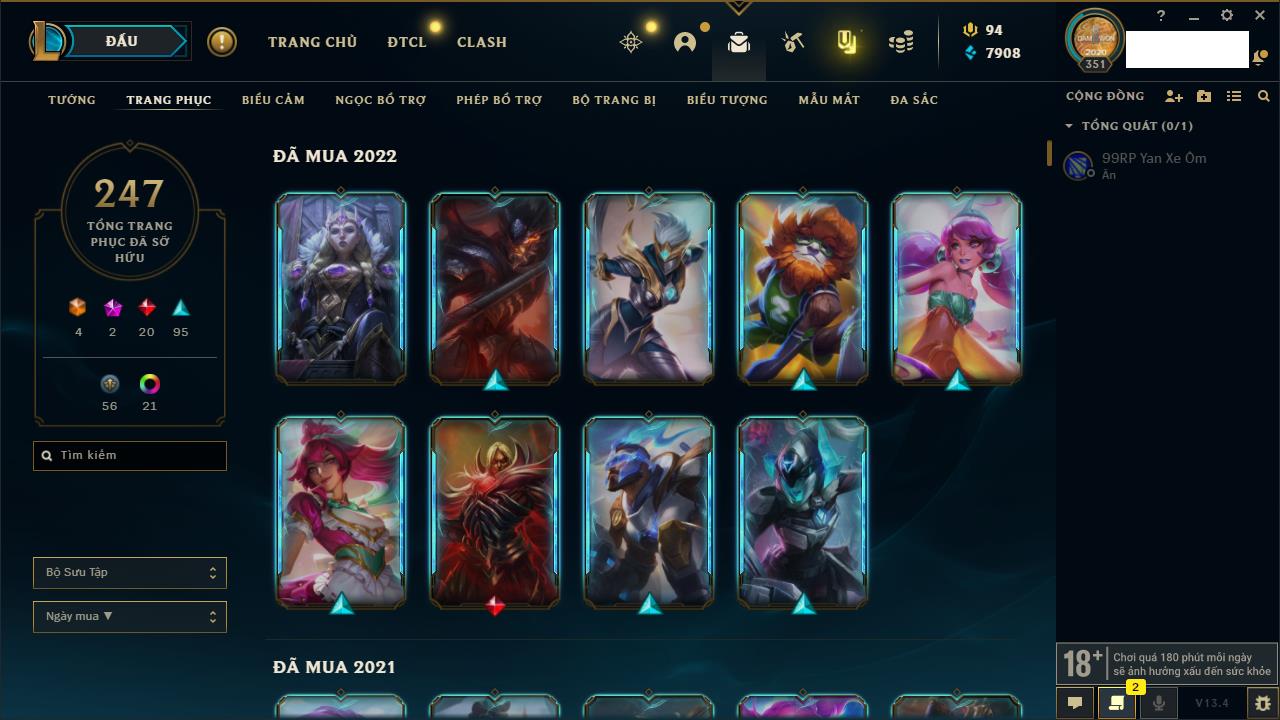Open the Bộ Sưu Tập dropdown
Screen dimensions: 1280x720
tap(130, 573)
